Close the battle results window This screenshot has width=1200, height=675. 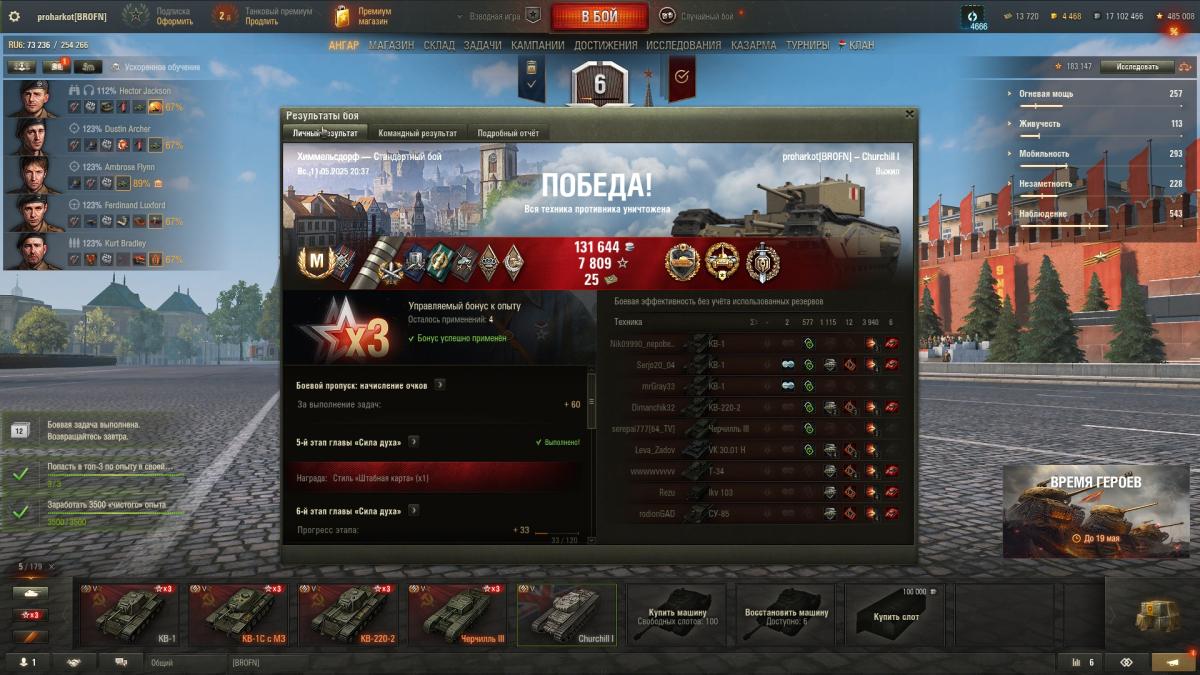click(x=909, y=115)
